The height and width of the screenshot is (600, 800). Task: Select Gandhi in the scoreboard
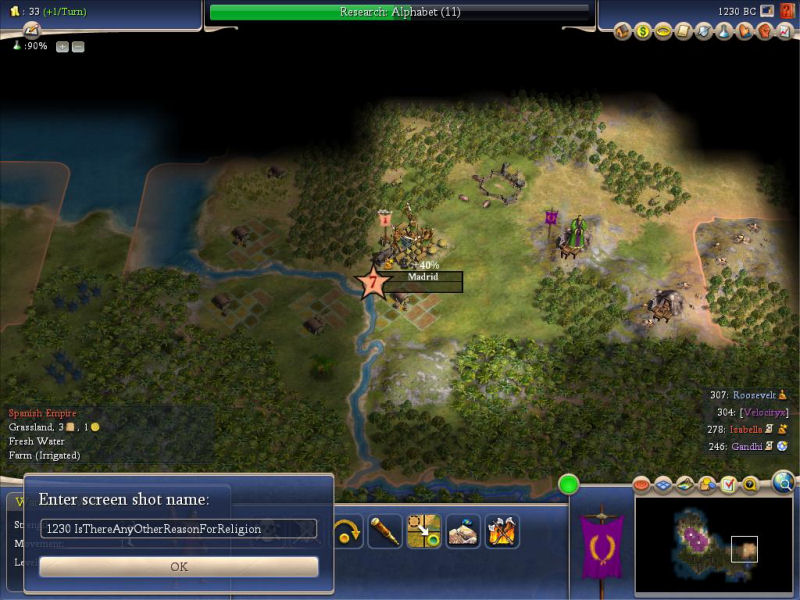point(746,446)
